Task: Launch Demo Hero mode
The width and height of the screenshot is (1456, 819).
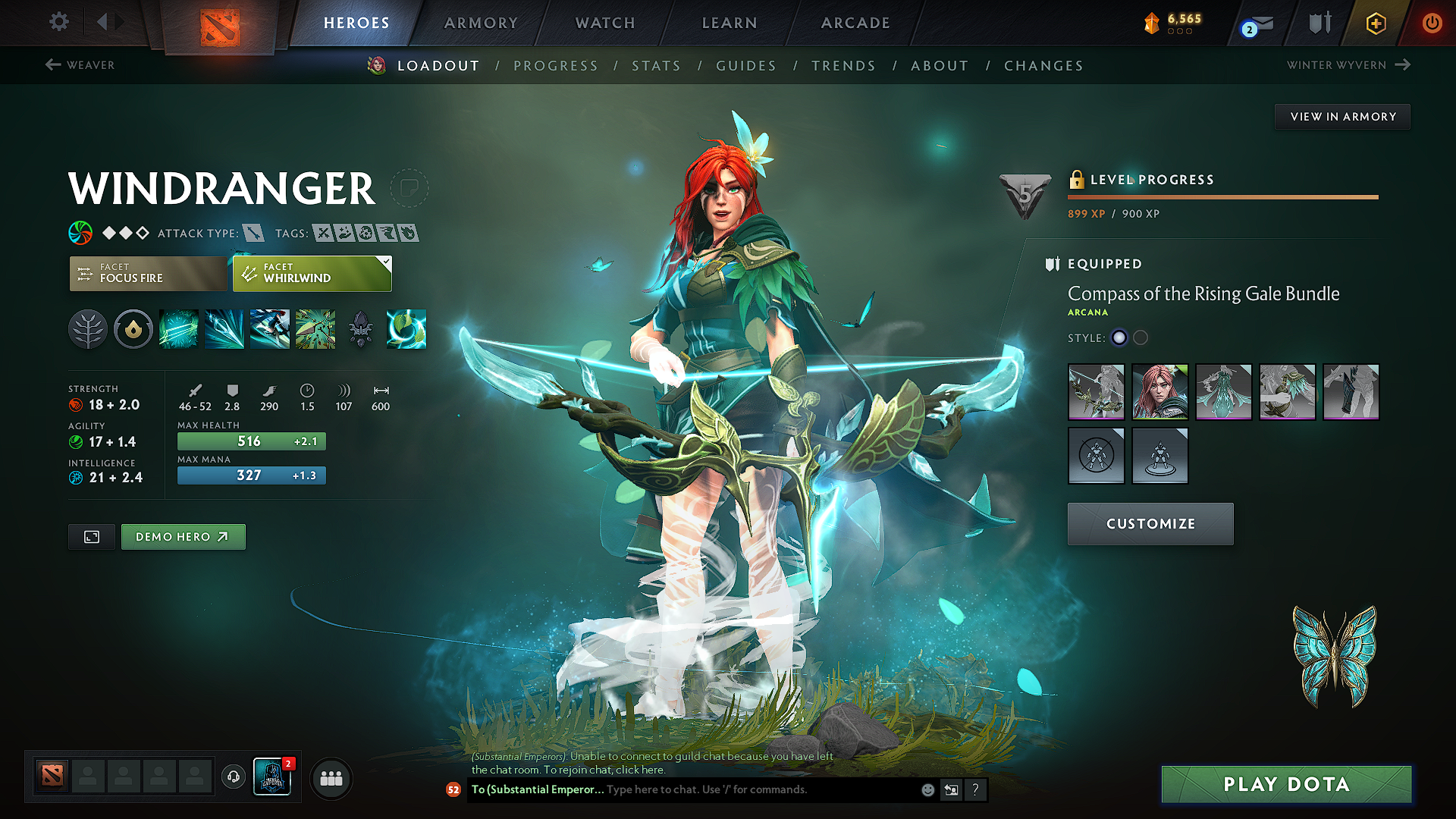Action: 183,537
